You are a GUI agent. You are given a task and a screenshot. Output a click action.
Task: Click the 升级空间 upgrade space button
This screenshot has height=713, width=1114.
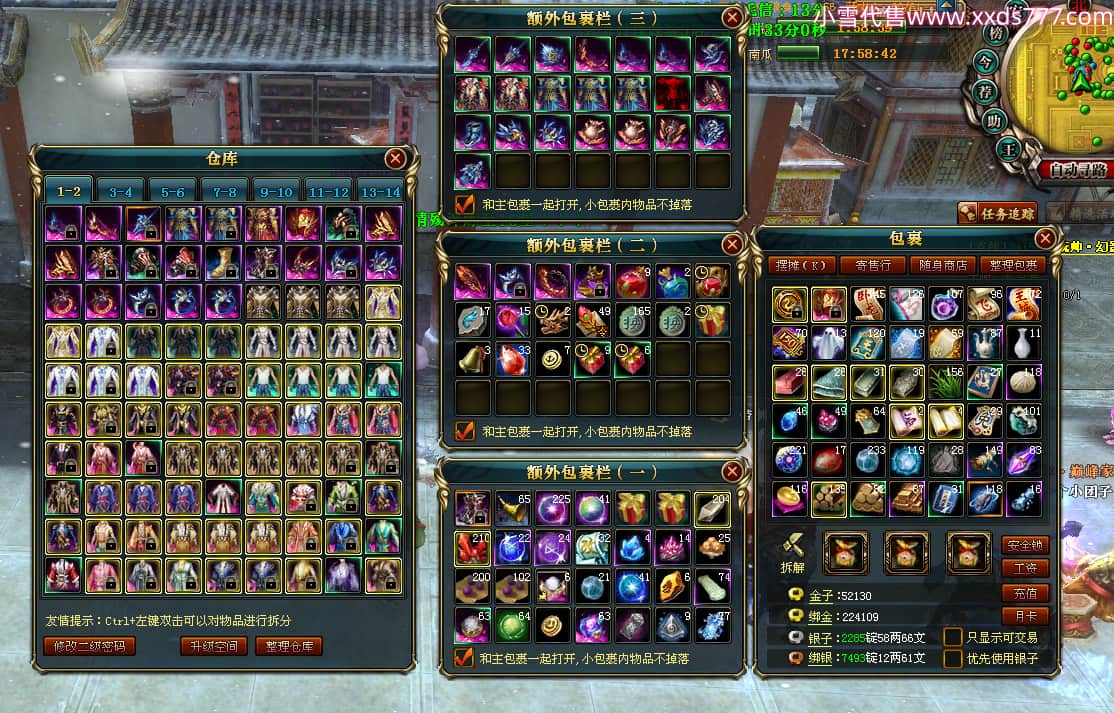213,646
